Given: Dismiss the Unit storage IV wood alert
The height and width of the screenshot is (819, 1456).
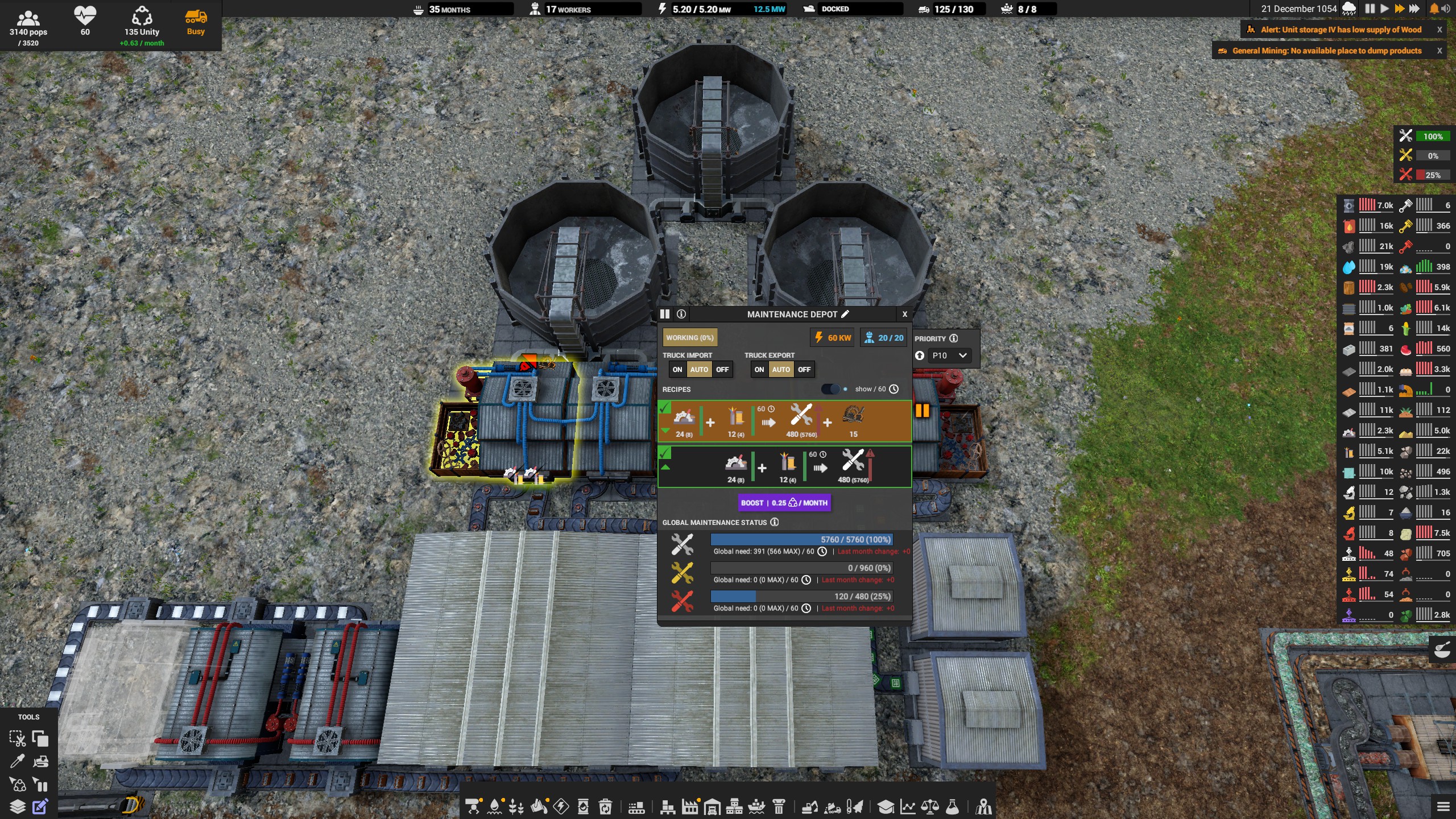Looking at the screenshot, I should click(x=1440, y=29).
